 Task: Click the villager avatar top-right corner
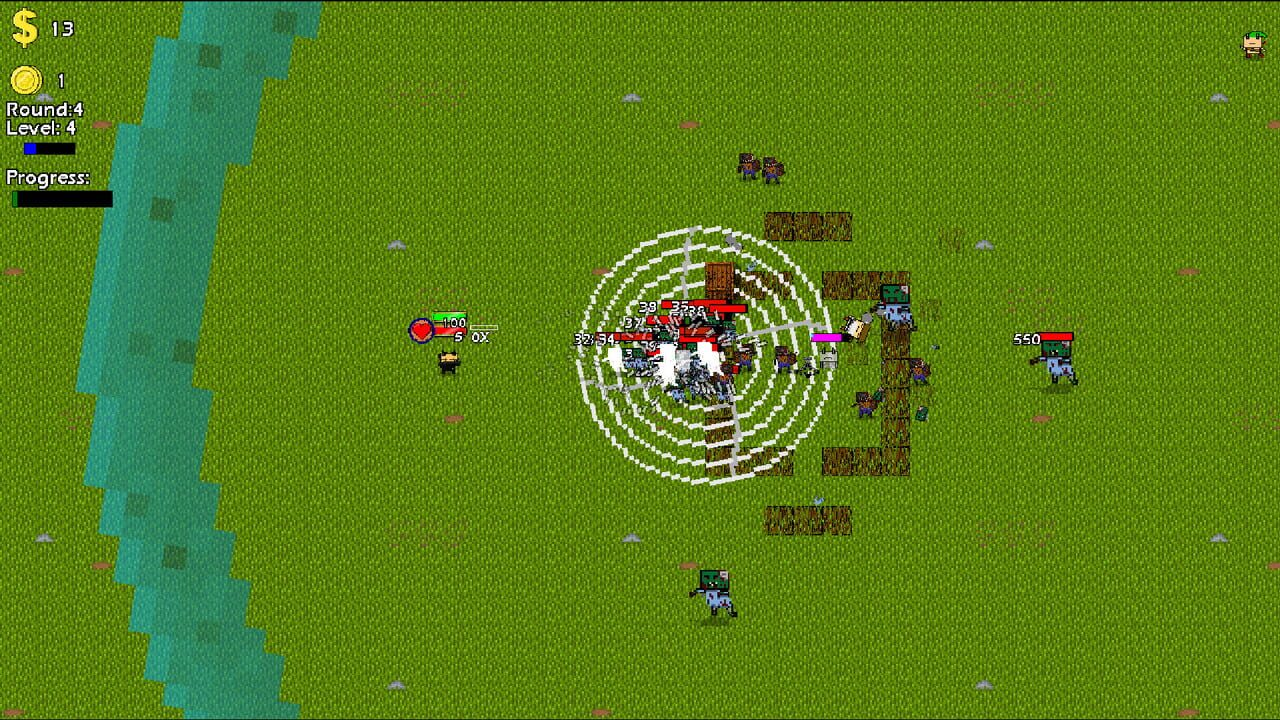point(1253,43)
